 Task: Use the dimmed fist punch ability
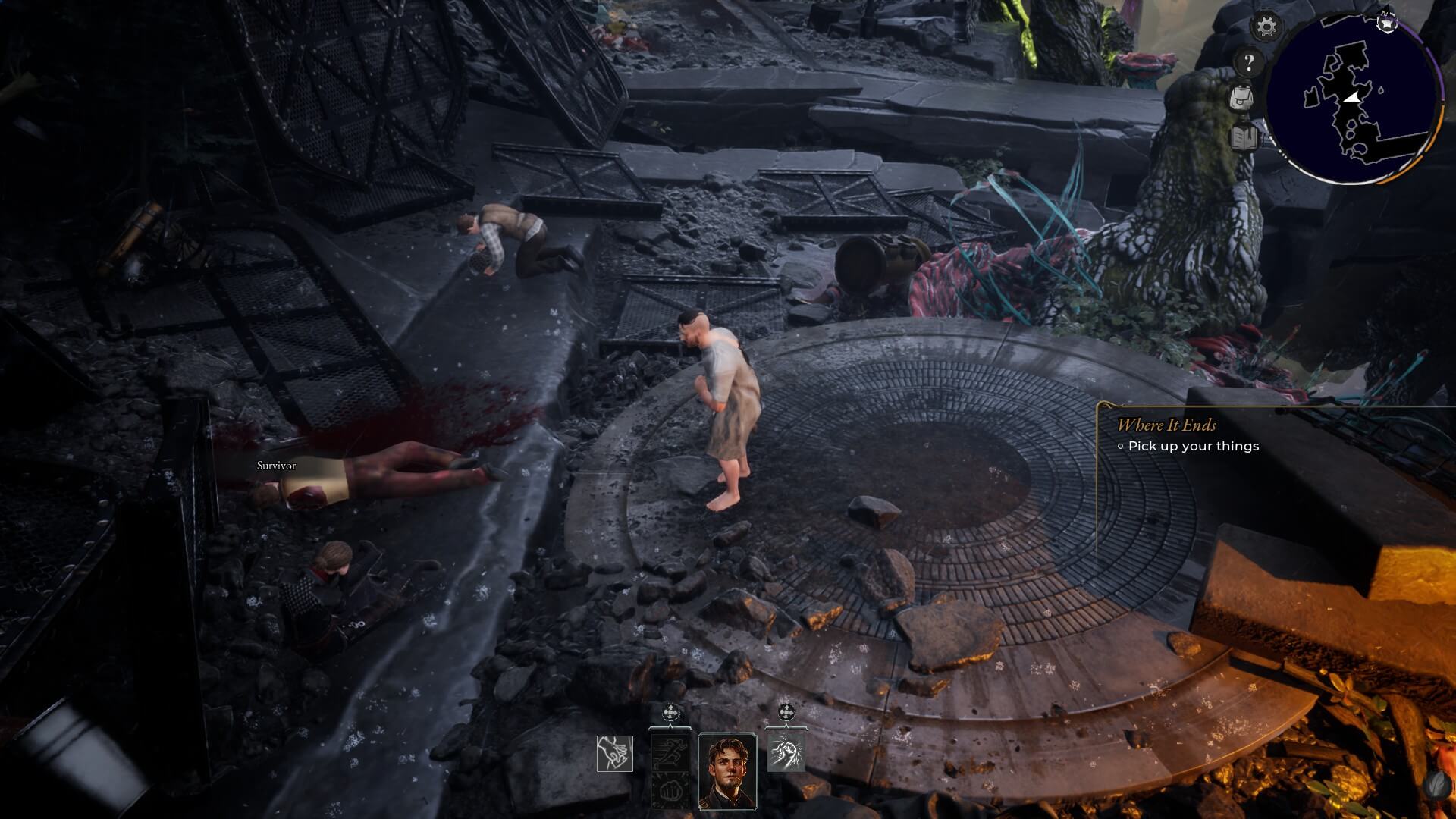[671, 790]
